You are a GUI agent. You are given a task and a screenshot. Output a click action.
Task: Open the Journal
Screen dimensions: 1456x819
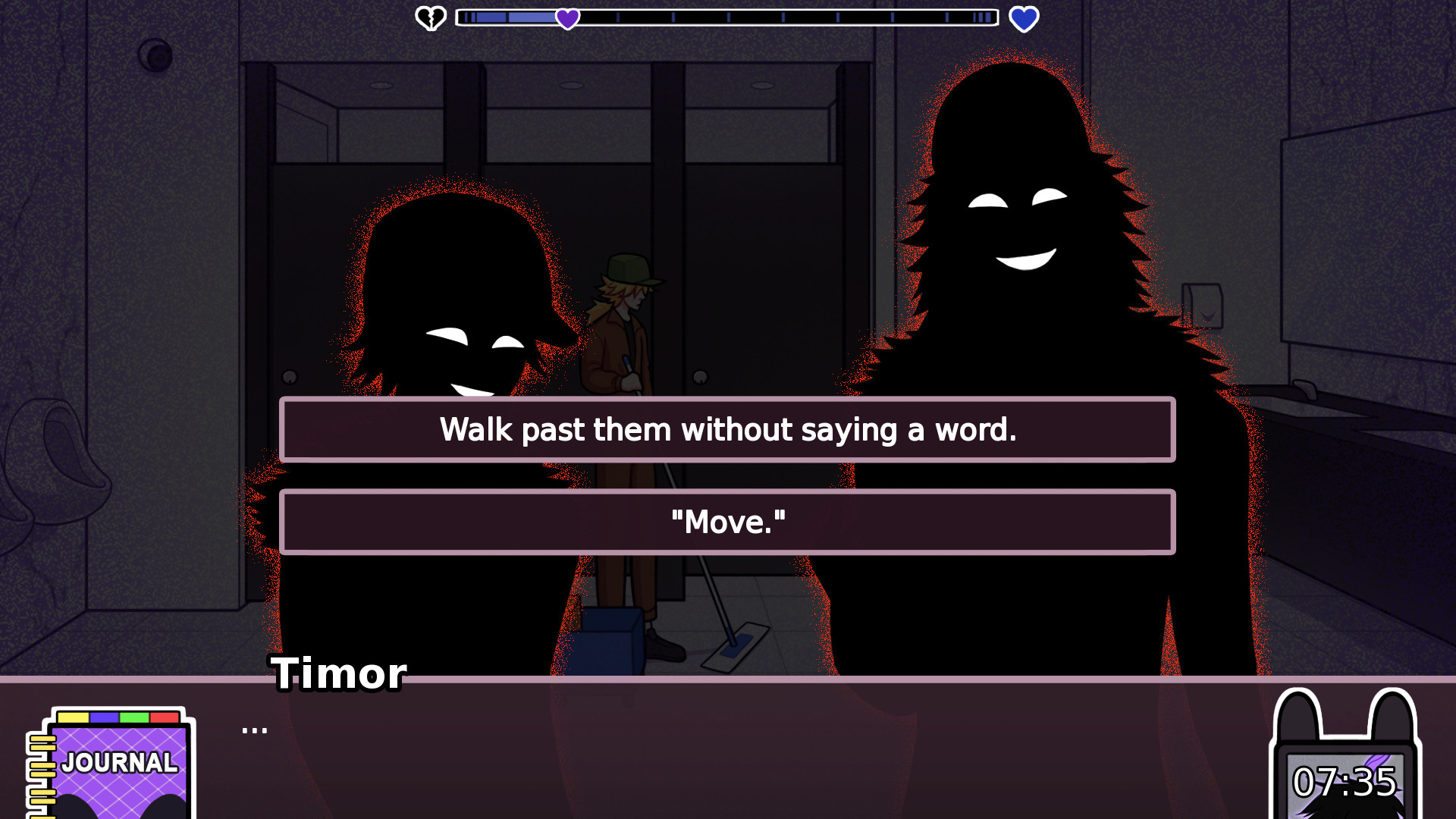[x=118, y=762]
